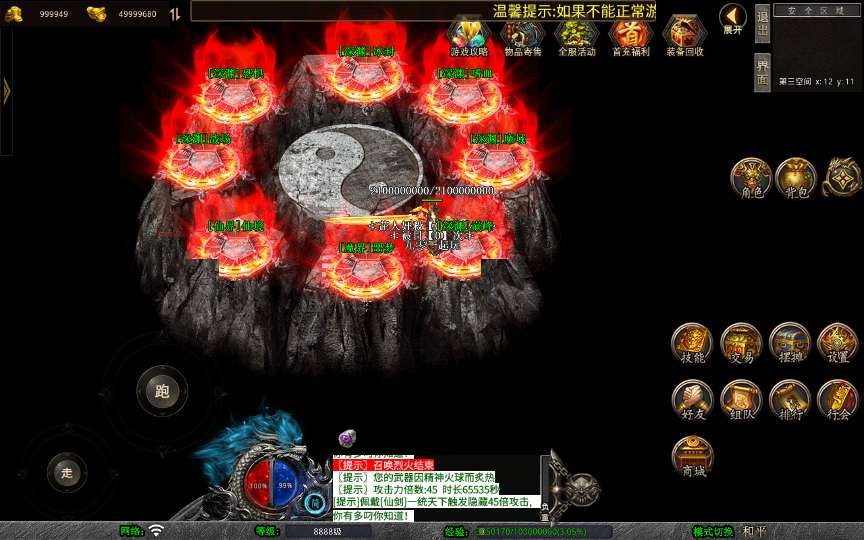This screenshot has width=864, height=540.
Task: Open the 摆摊 stall menu
Action: (790, 344)
